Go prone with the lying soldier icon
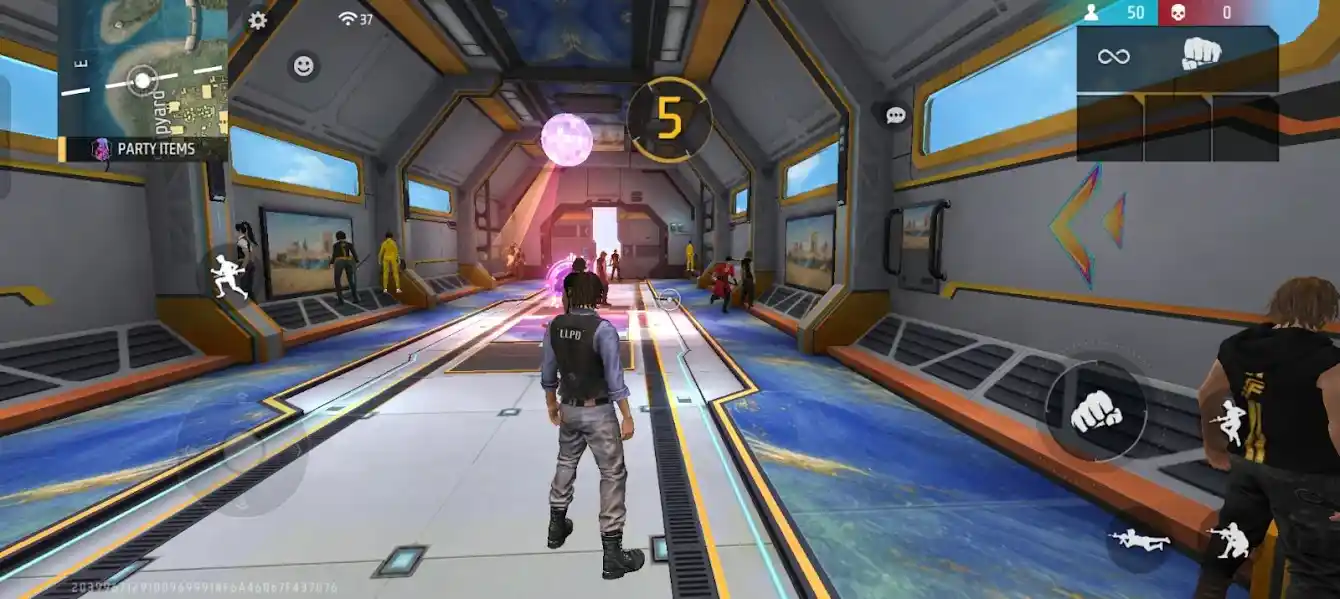The width and height of the screenshot is (1340, 599). click(1140, 539)
